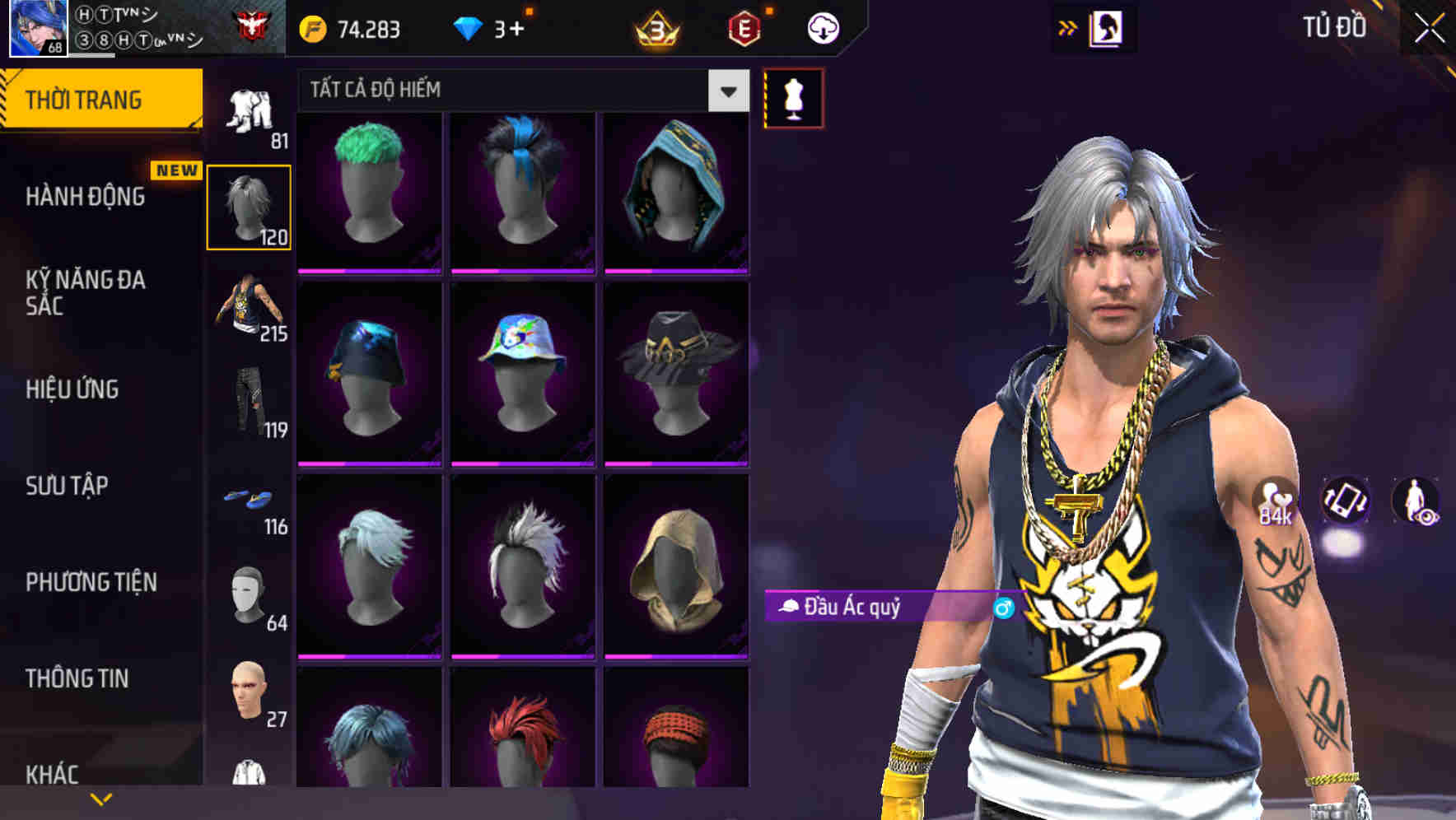Select the pants category showing 119 items
This screenshot has width=1456, height=820.
pyautogui.click(x=249, y=403)
